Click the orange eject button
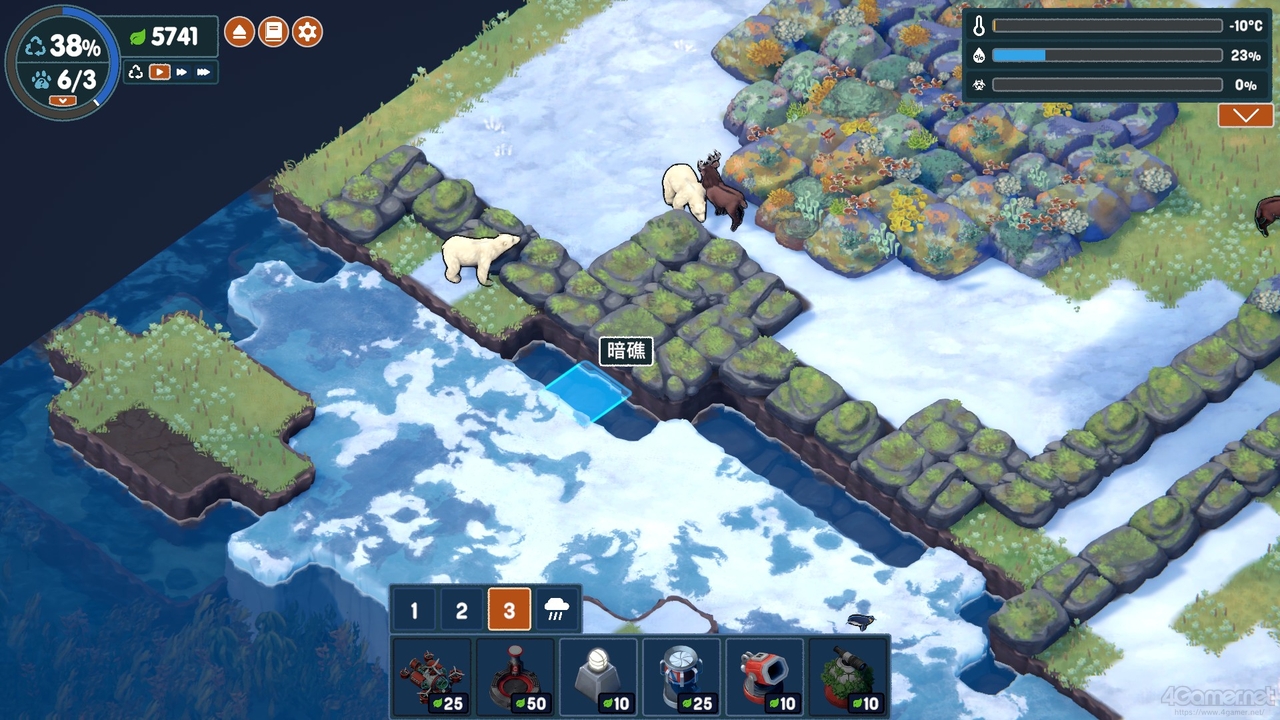The width and height of the screenshot is (1280, 720). [x=239, y=32]
